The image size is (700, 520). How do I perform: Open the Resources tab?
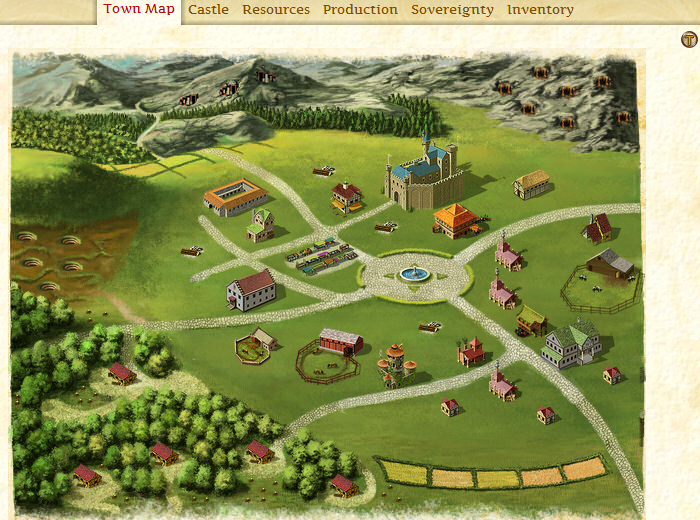tap(276, 10)
